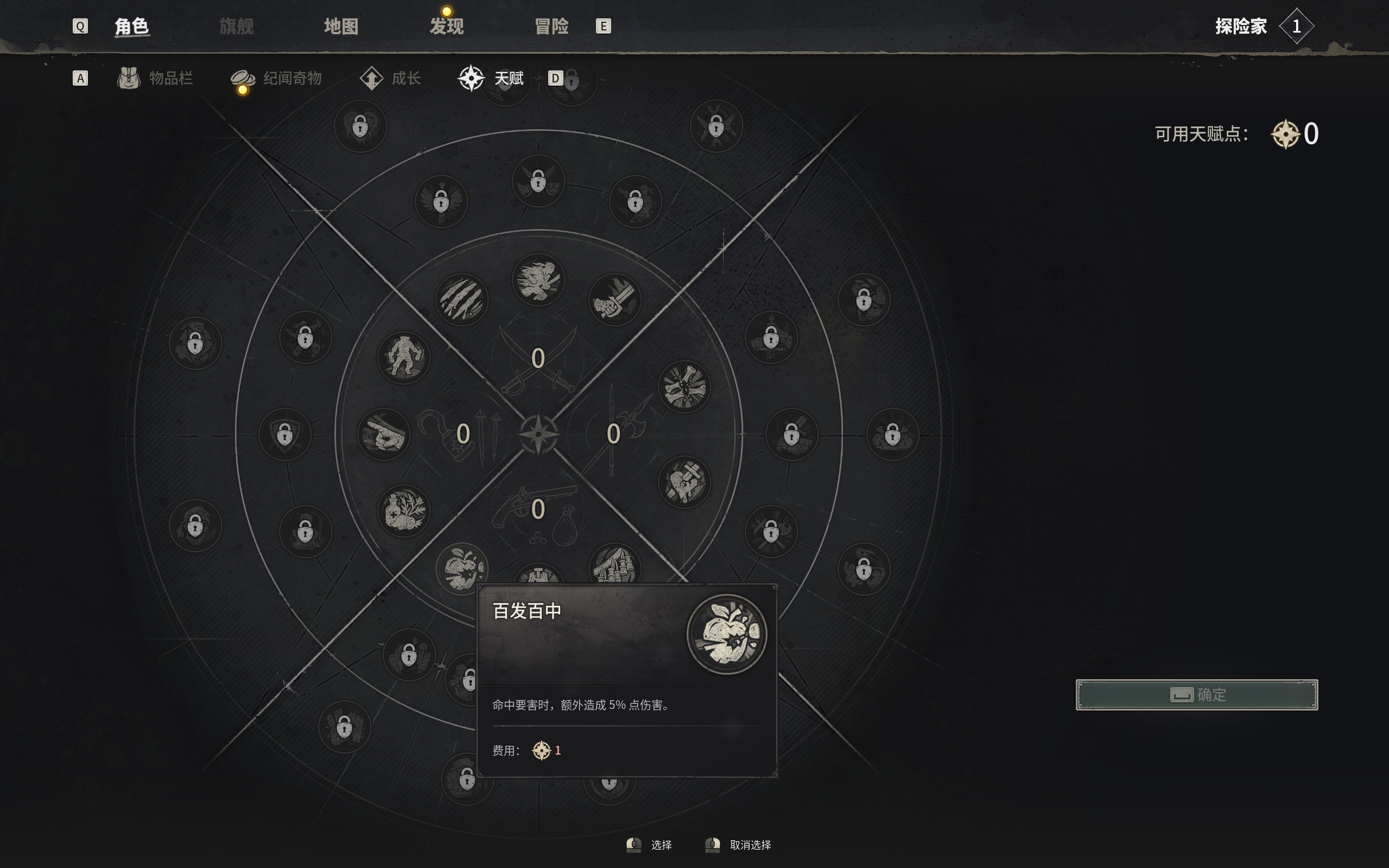Image resolution: width=1389 pixels, height=868 pixels.
Task: Choose the dashing fighter talent
Action: pyautogui.click(x=538, y=280)
